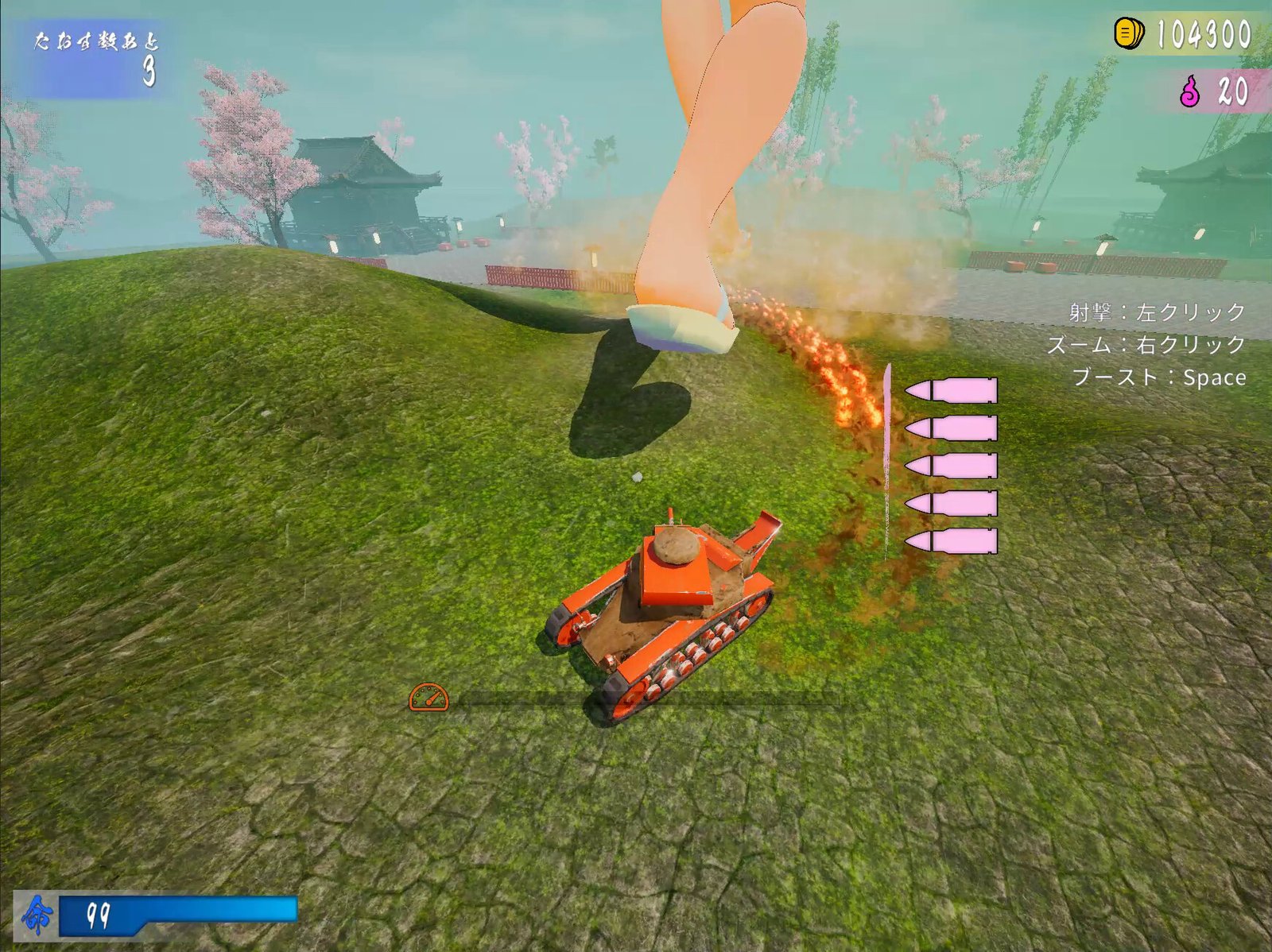Click the orange speedometer boost icon
Screen dimensions: 1272x952
point(429,697)
